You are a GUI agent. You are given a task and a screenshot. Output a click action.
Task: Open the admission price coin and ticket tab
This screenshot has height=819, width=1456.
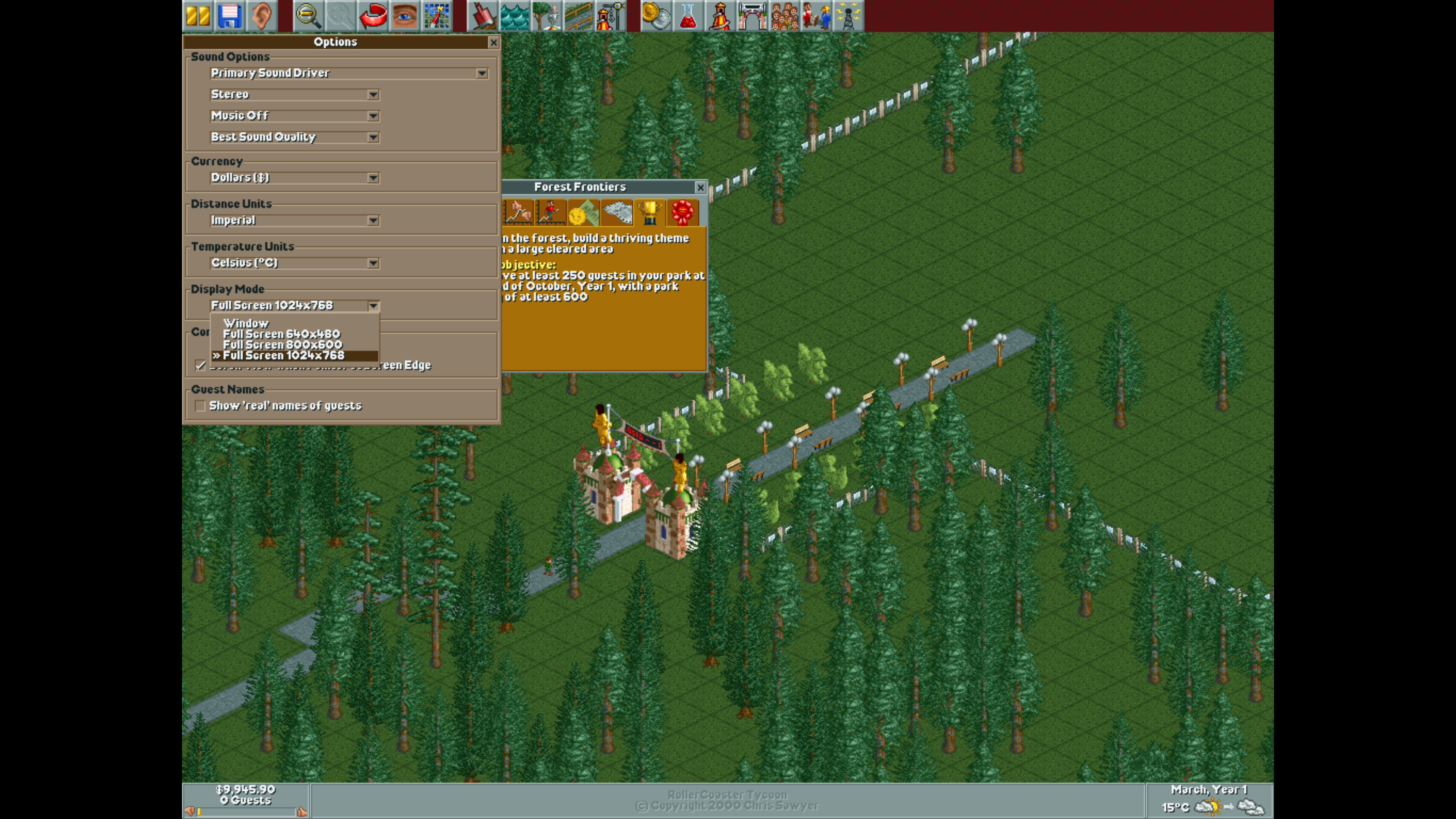[x=583, y=213]
